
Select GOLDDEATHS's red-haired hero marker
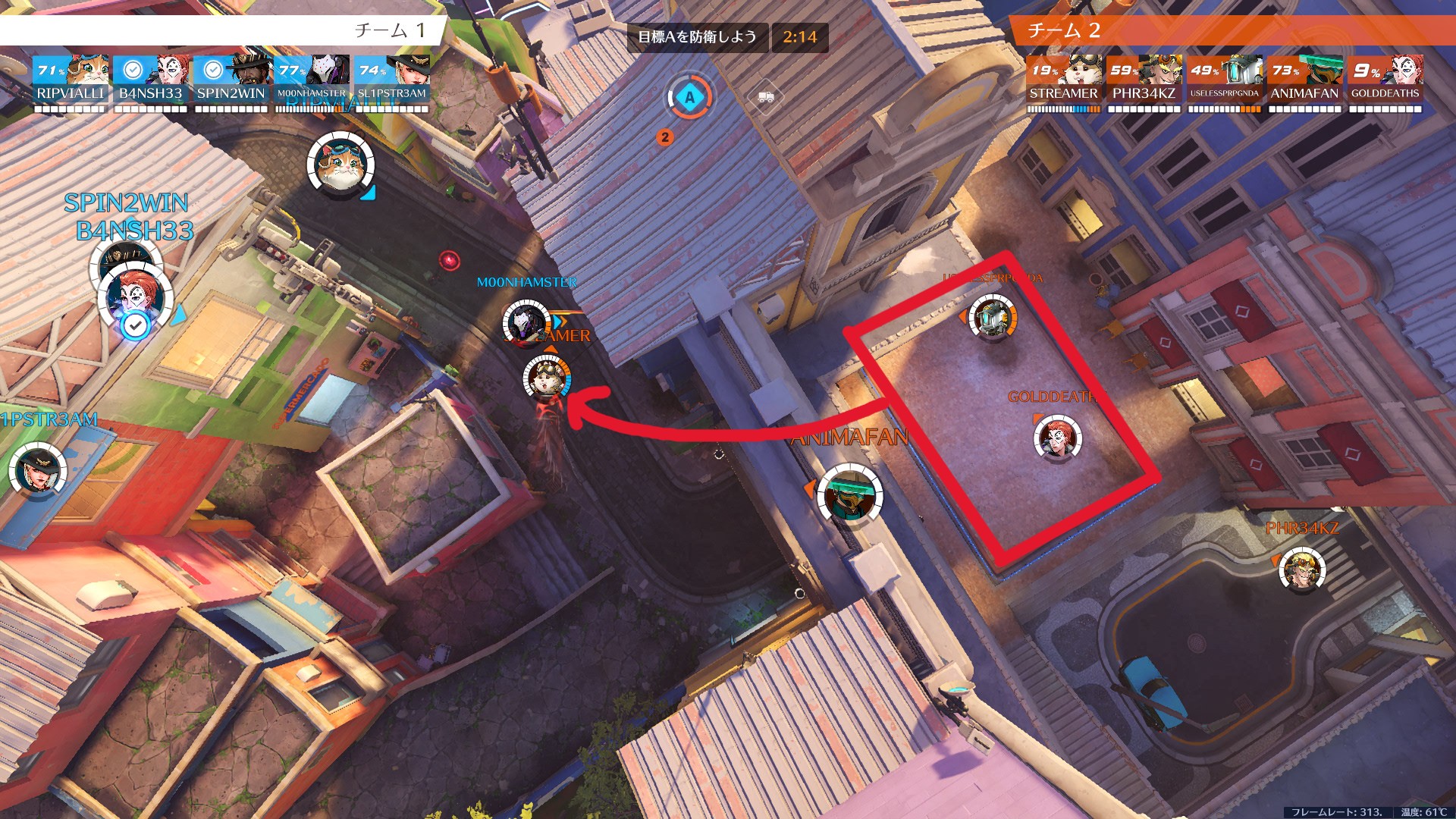point(1057,438)
